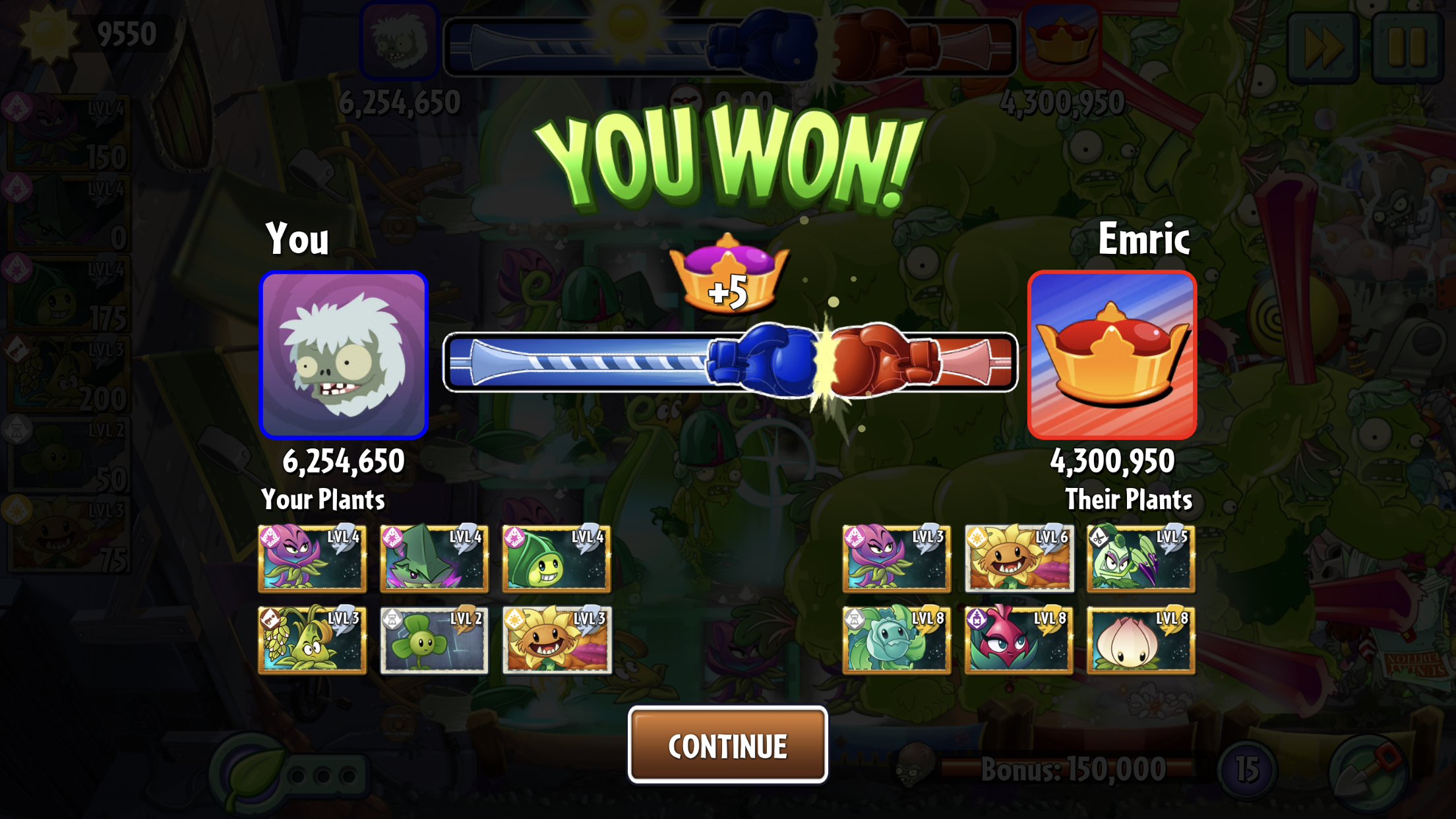Choose your LVL 4 purple Nightshade card
This screenshot has width=1456, height=819.
[x=312, y=558]
